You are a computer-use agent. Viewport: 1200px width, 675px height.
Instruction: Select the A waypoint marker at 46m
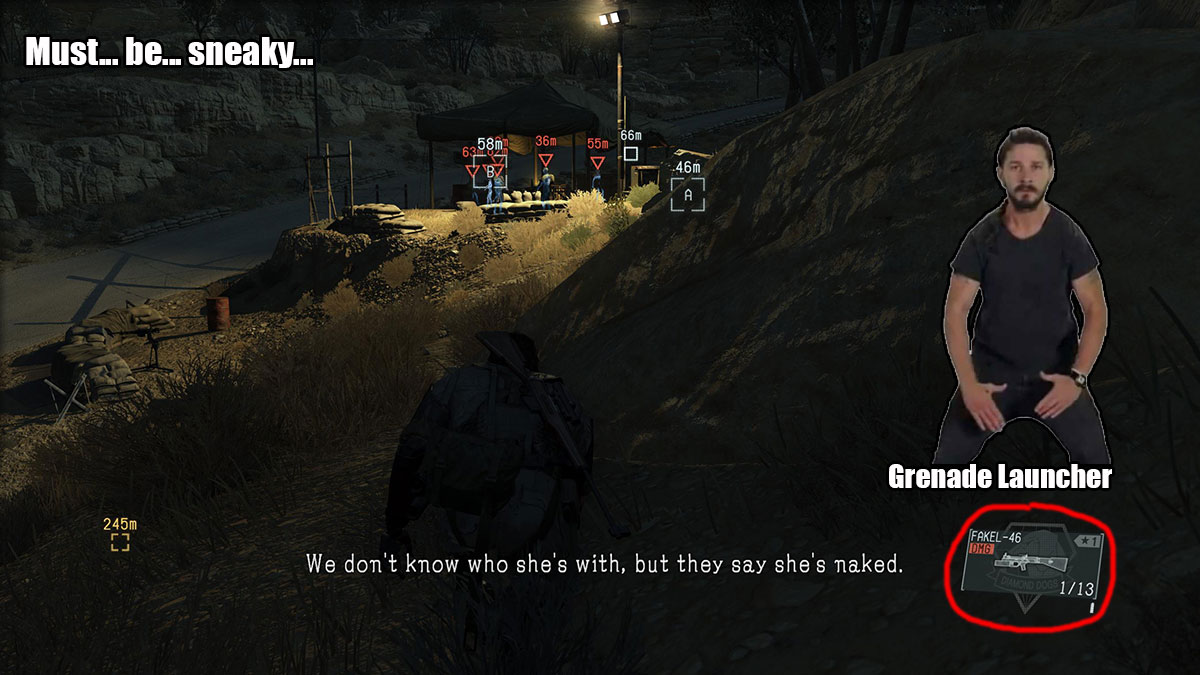coord(687,194)
